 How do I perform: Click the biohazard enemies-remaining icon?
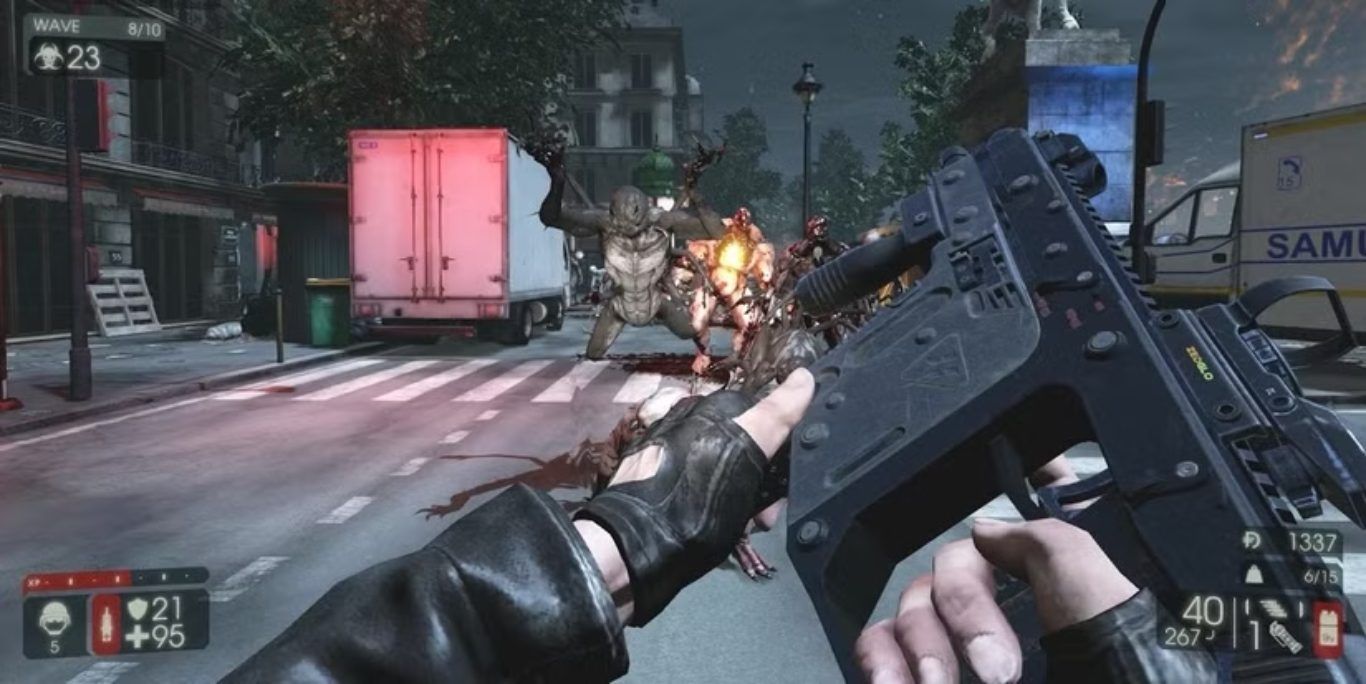click(46, 57)
